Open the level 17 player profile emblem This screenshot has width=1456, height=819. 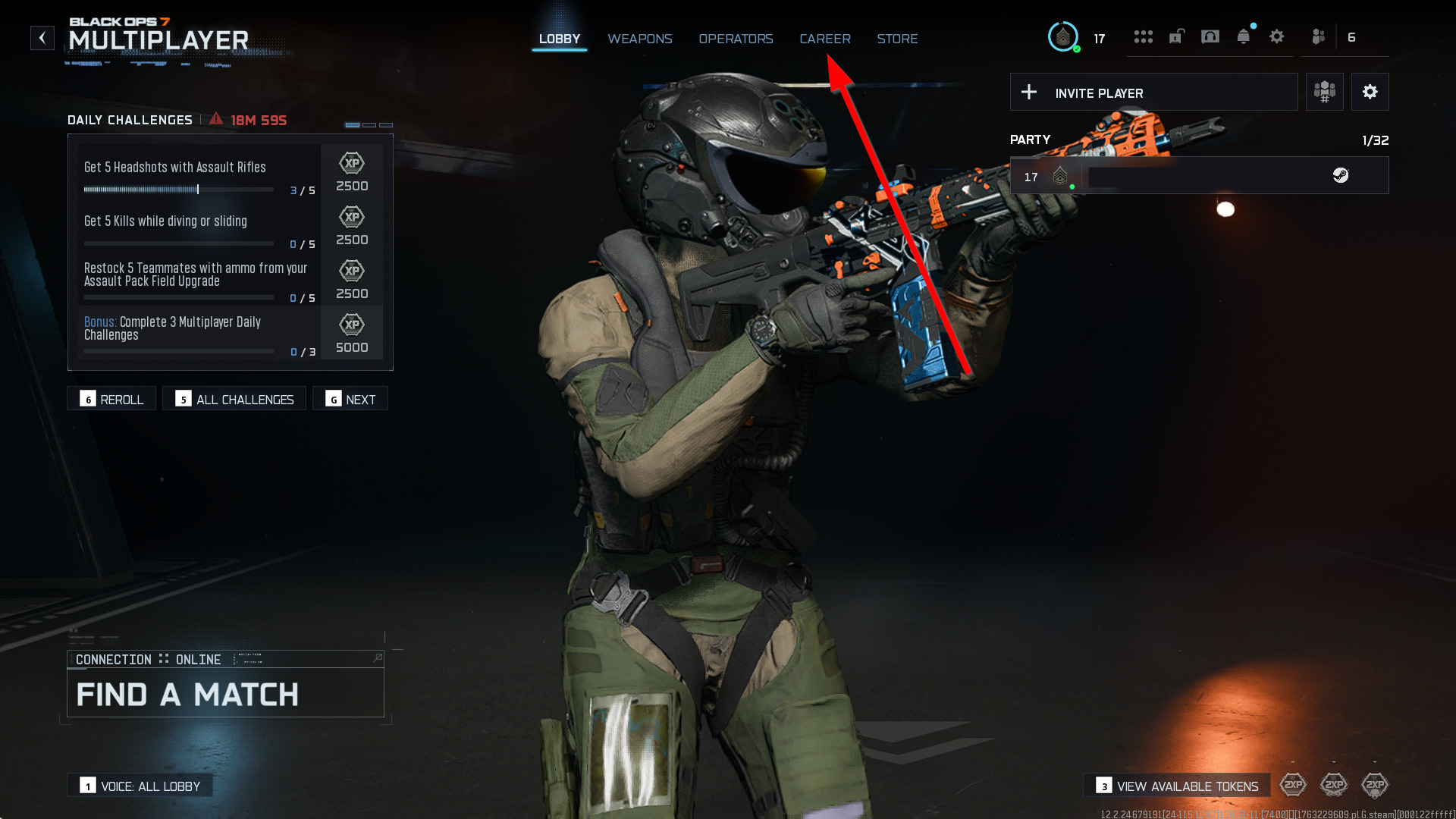(1063, 37)
